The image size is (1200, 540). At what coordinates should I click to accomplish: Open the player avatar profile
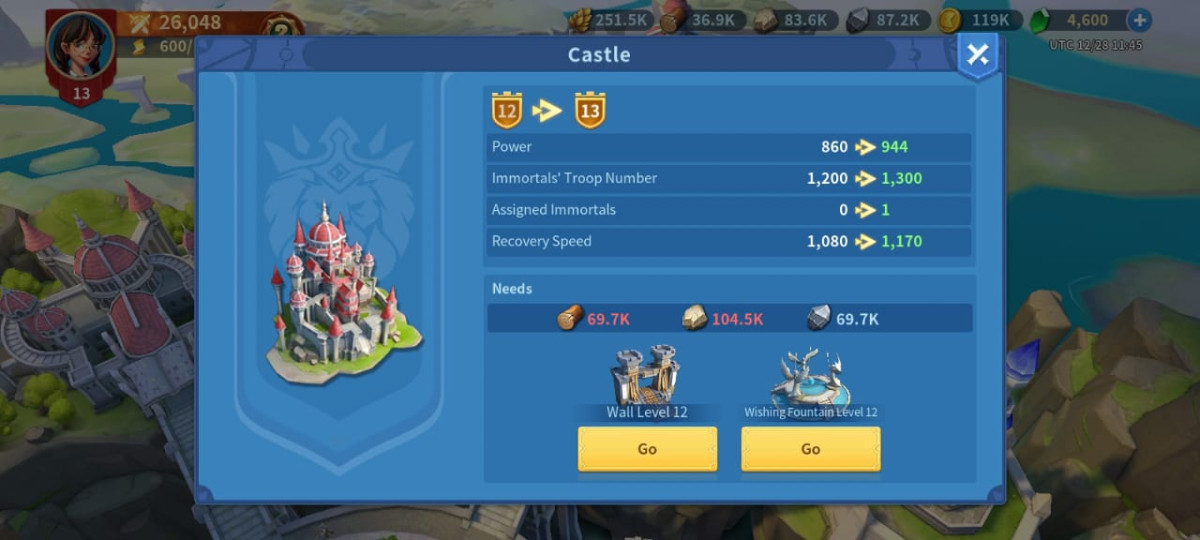pos(80,48)
